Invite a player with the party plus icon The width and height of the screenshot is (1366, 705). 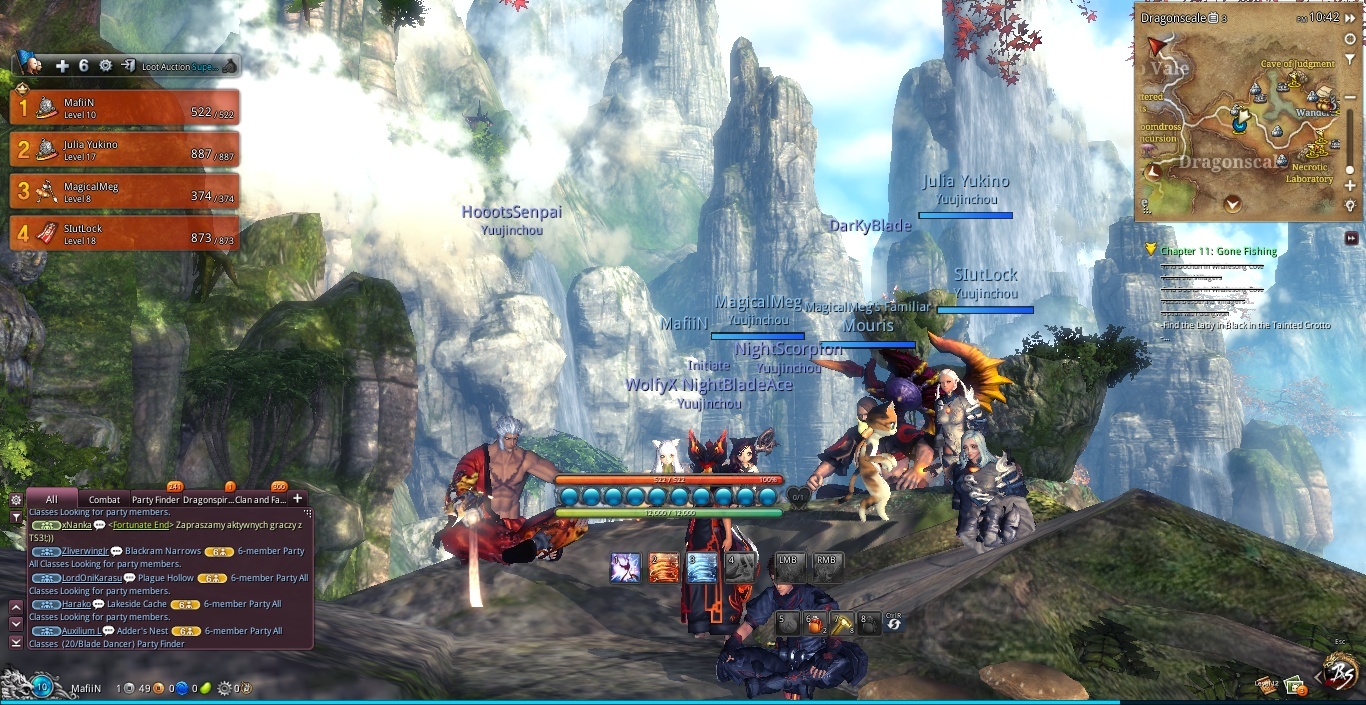(62, 66)
